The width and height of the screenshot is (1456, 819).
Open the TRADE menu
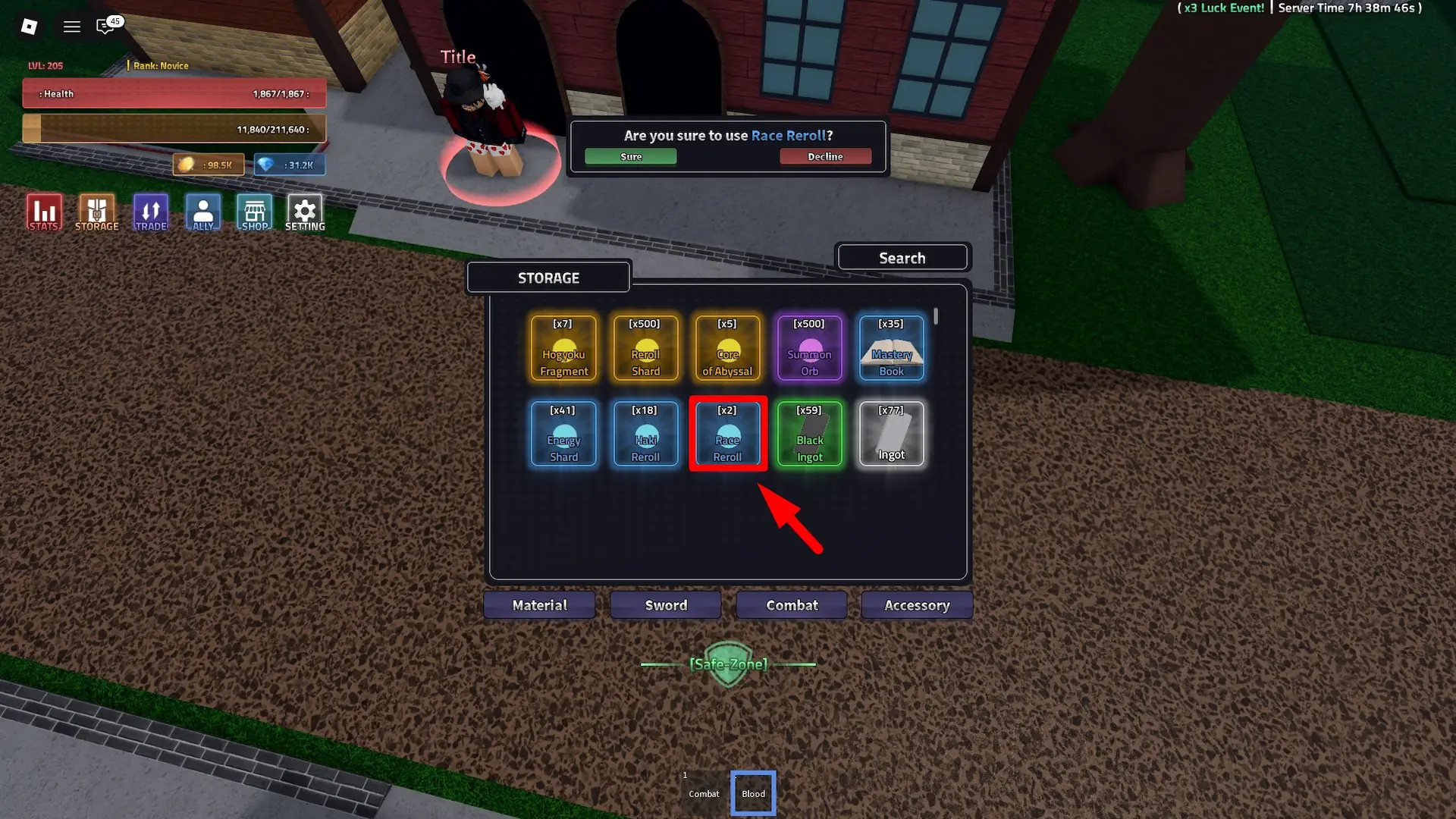(150, 212)
